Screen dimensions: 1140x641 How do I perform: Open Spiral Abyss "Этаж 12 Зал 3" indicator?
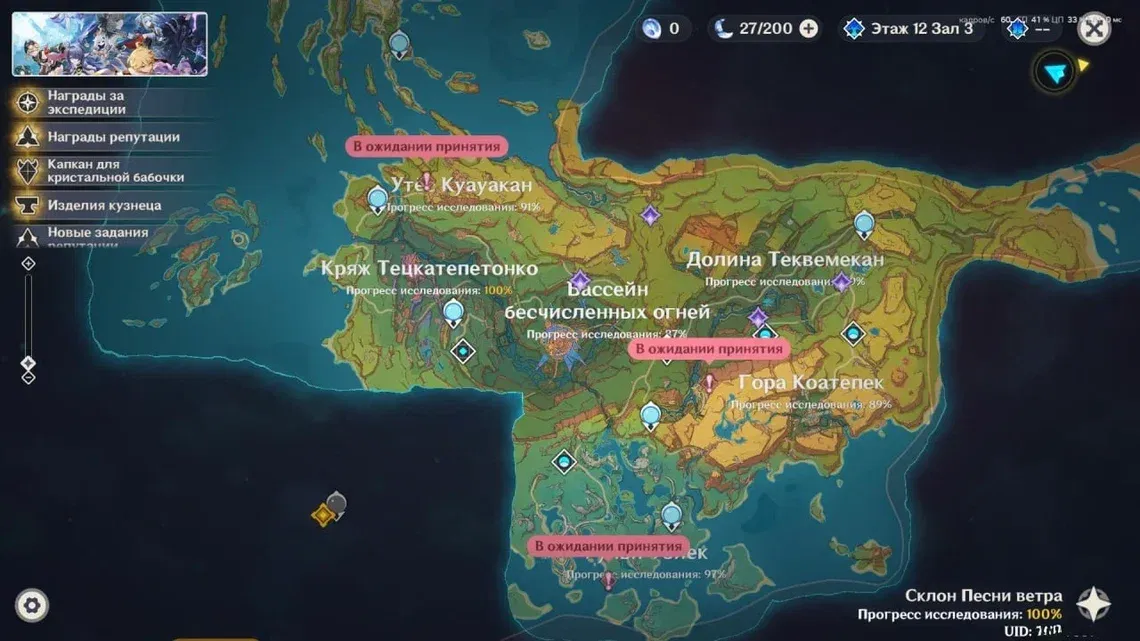coord(909,29)
